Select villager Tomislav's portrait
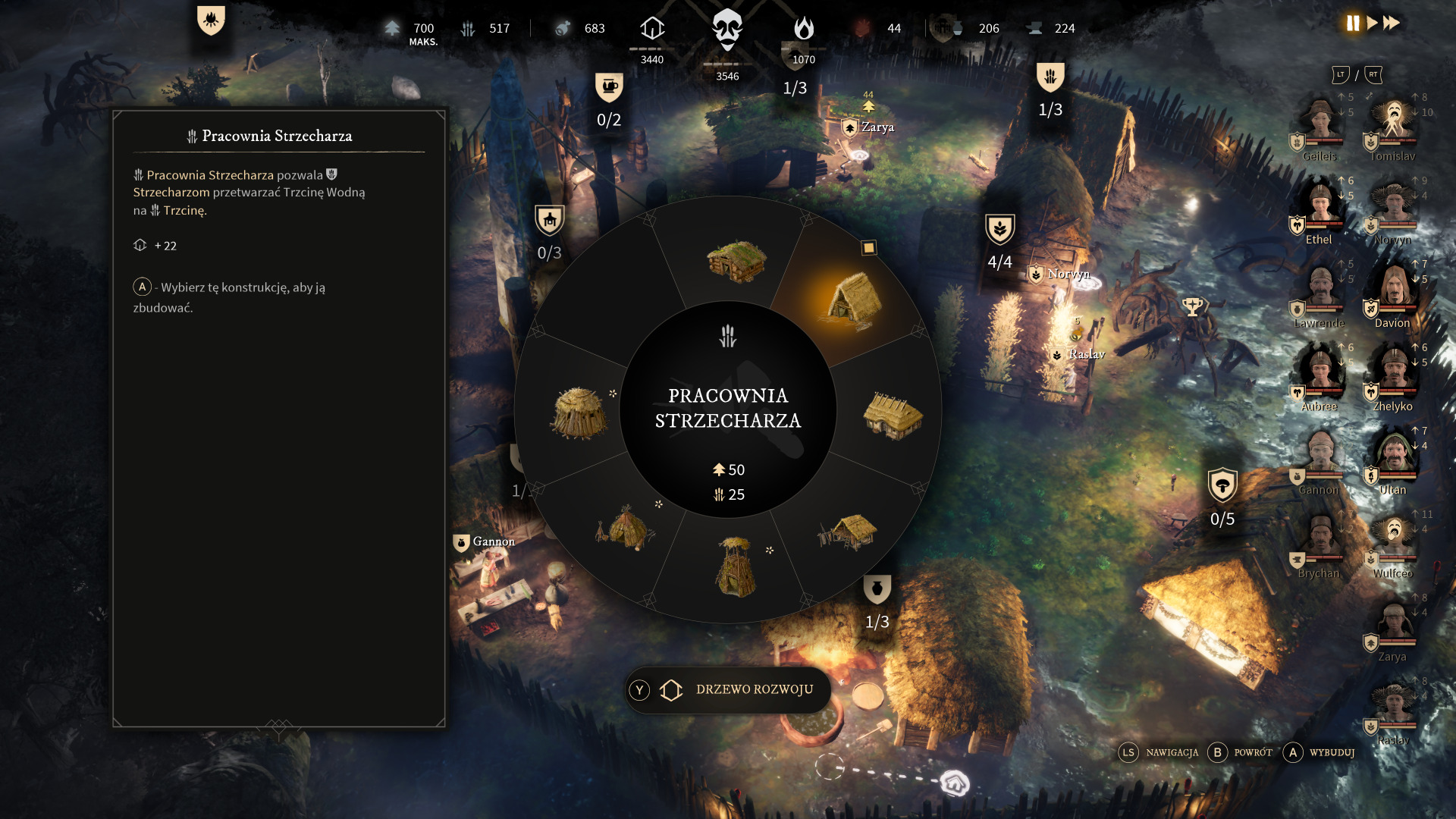 (1394, 121)
